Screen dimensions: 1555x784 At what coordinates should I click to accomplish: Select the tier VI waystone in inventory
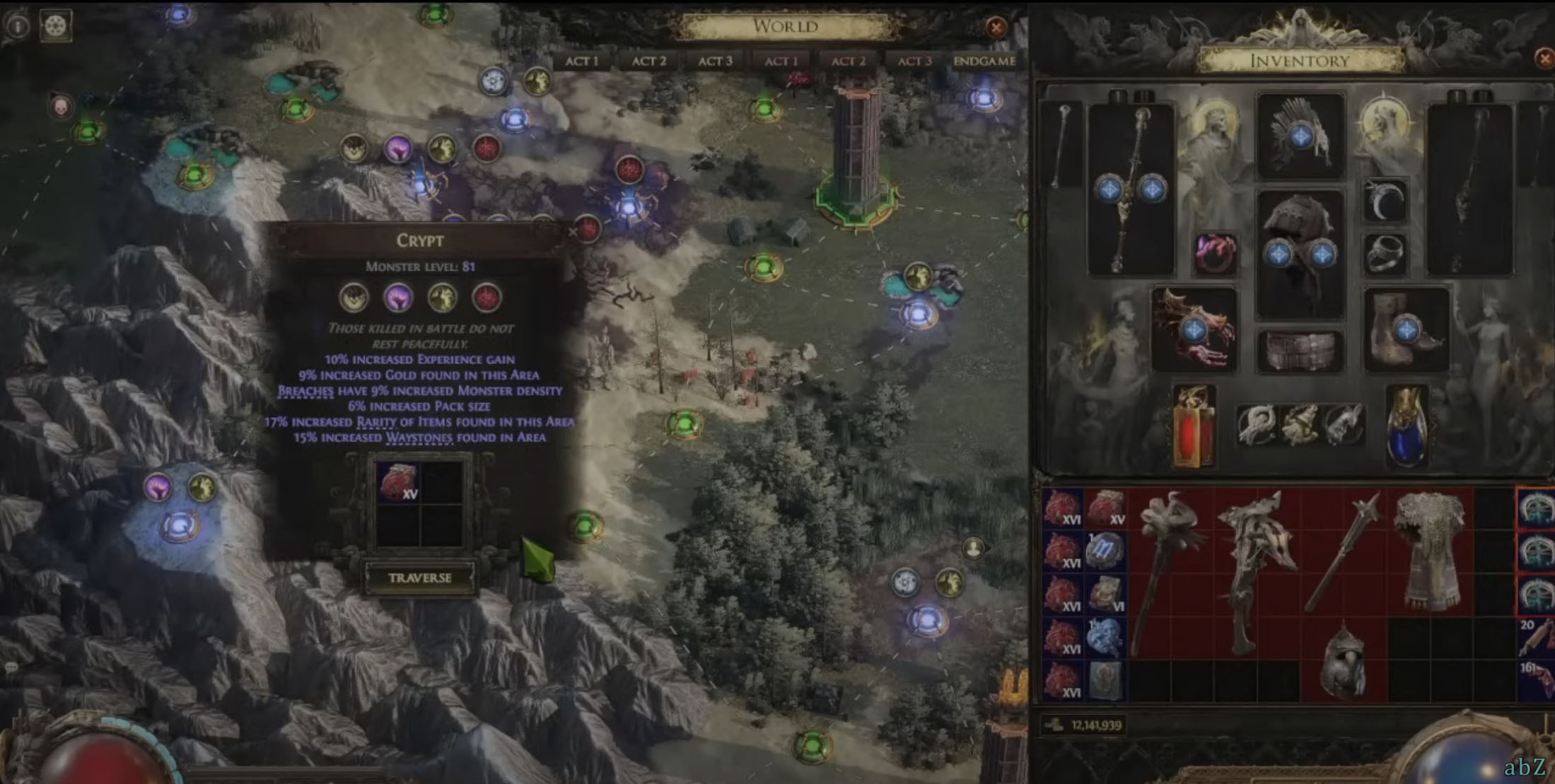(x=1106, y=594)
